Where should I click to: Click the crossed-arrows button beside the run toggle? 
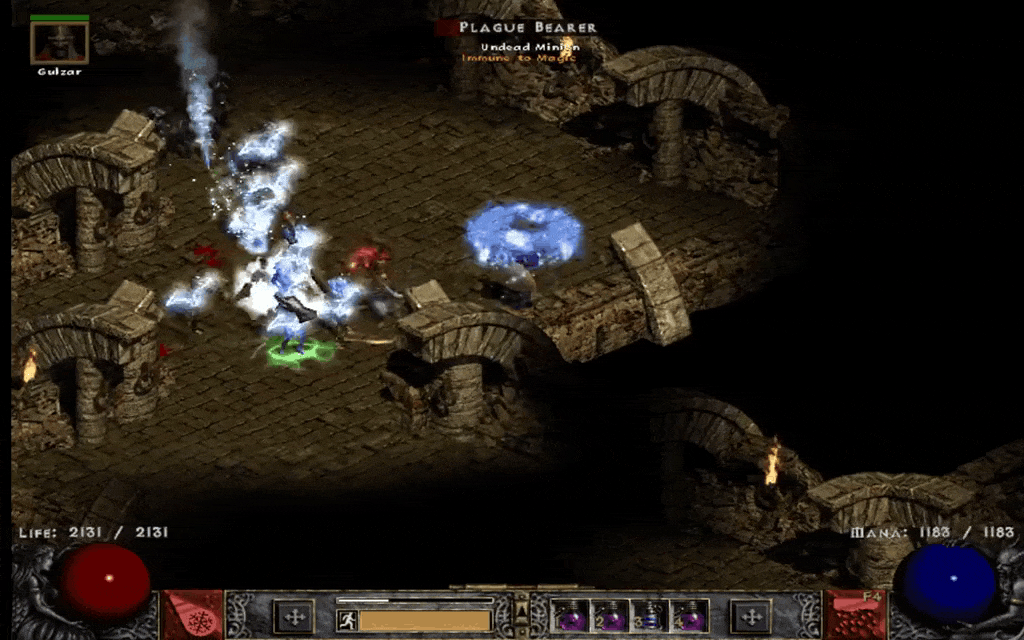[294, 617]
